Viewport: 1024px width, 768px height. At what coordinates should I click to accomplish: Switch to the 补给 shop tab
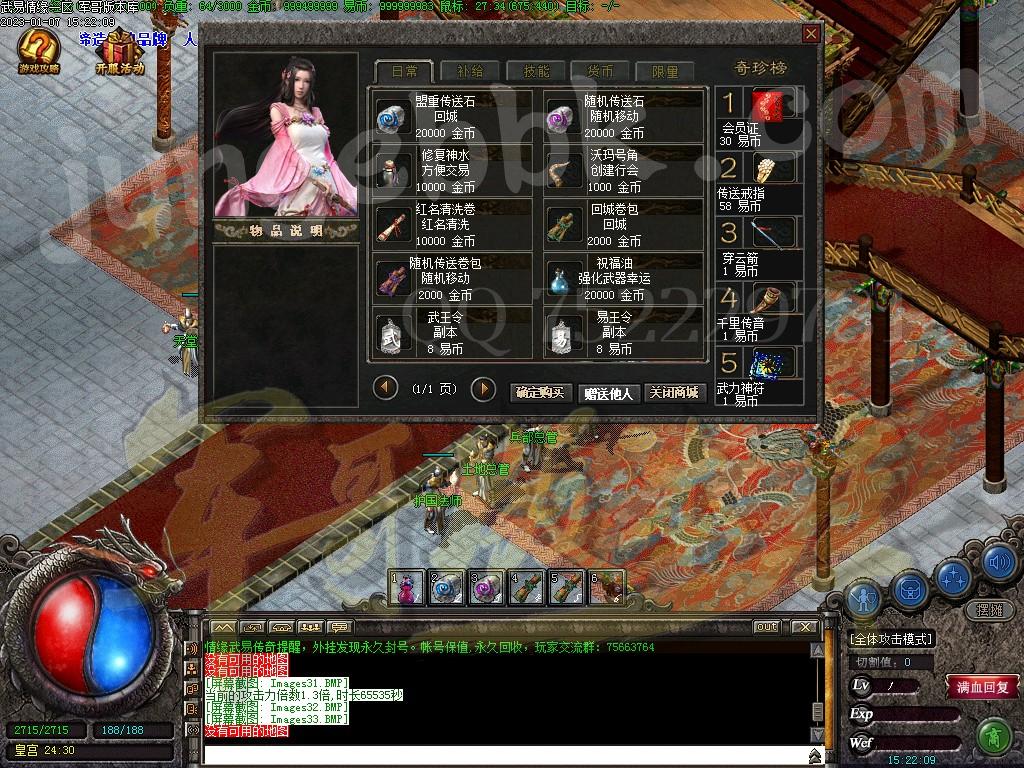coord(469,71)
